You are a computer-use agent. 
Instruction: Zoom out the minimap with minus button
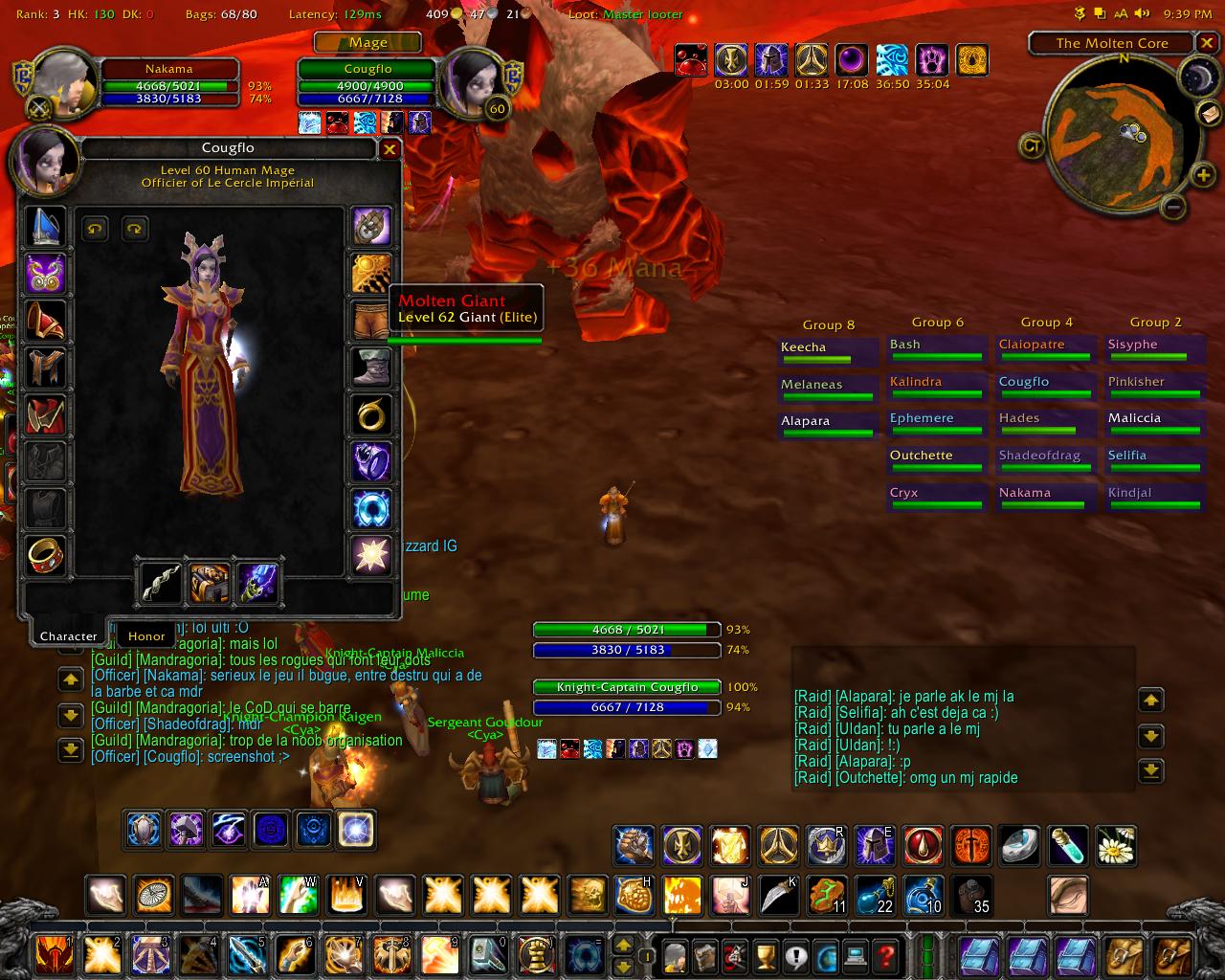tap(1175, 207)
